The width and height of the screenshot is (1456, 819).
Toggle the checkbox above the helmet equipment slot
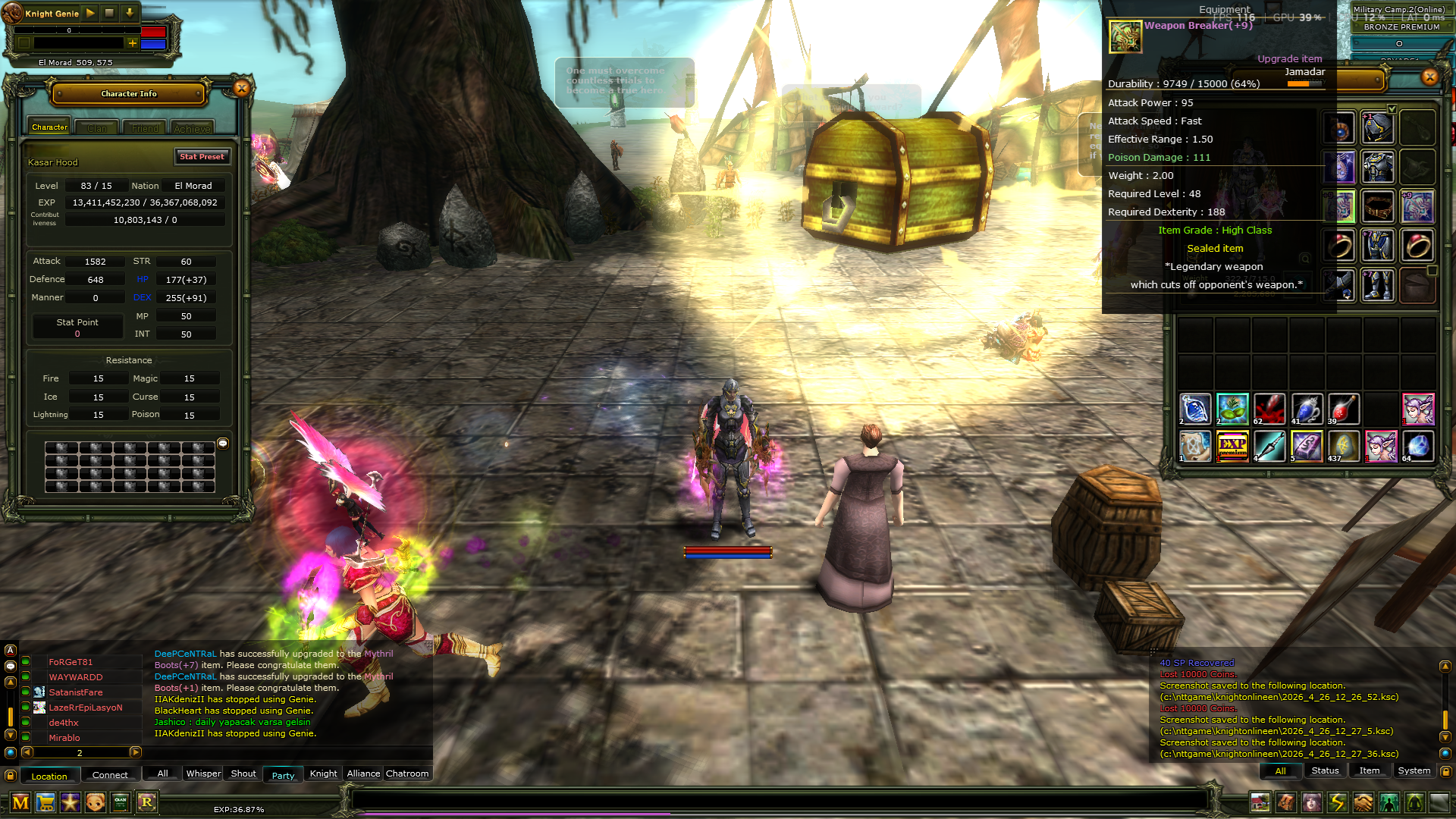(x=1392, y=108)
